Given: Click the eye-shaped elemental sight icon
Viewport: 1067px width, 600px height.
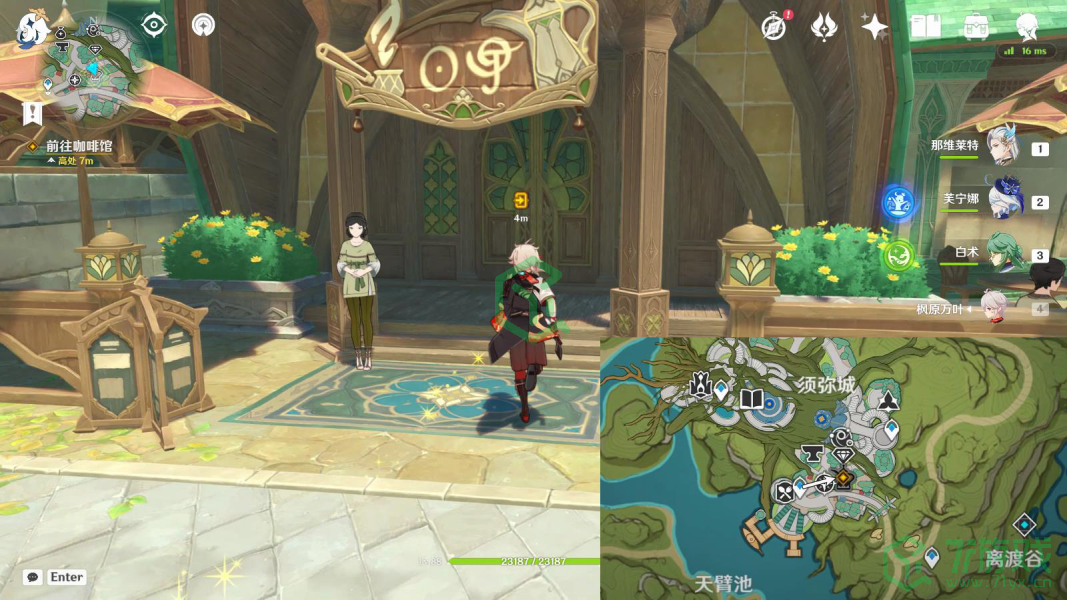Looking at the screenshot, I should pyautogui.click(x=153, y=25).
